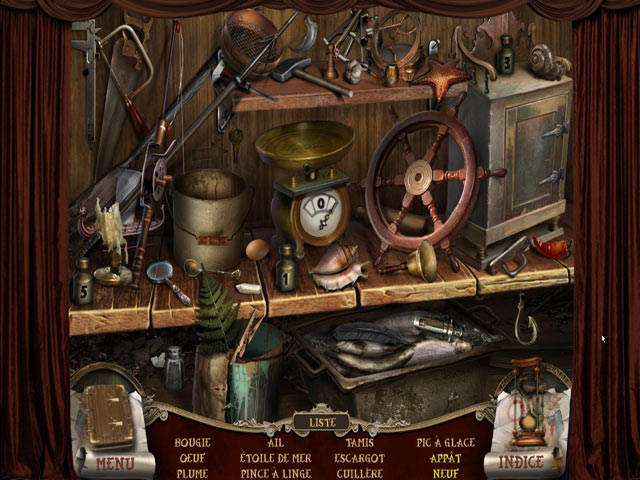Viewport: 640px width, 480px height.
Task: Select the Liste tab label
Action: 322,422
